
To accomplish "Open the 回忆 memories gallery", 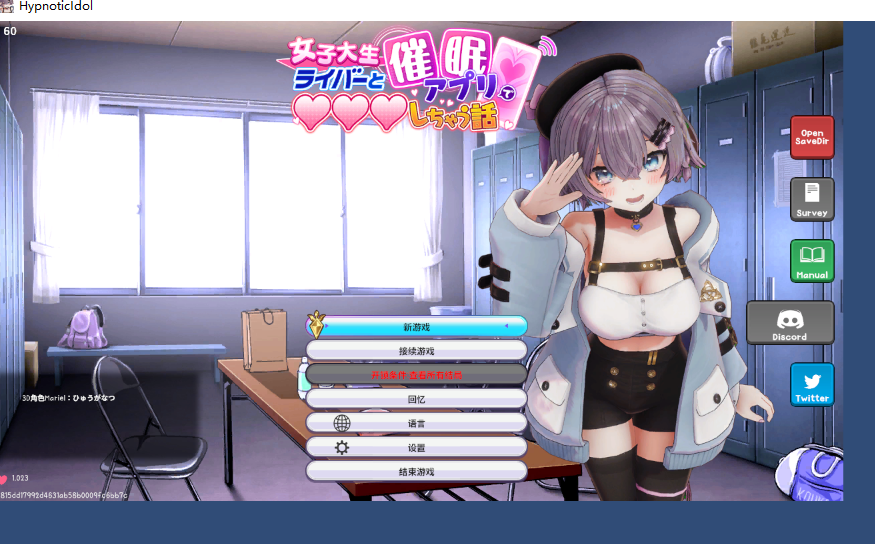I will [416, 399].
